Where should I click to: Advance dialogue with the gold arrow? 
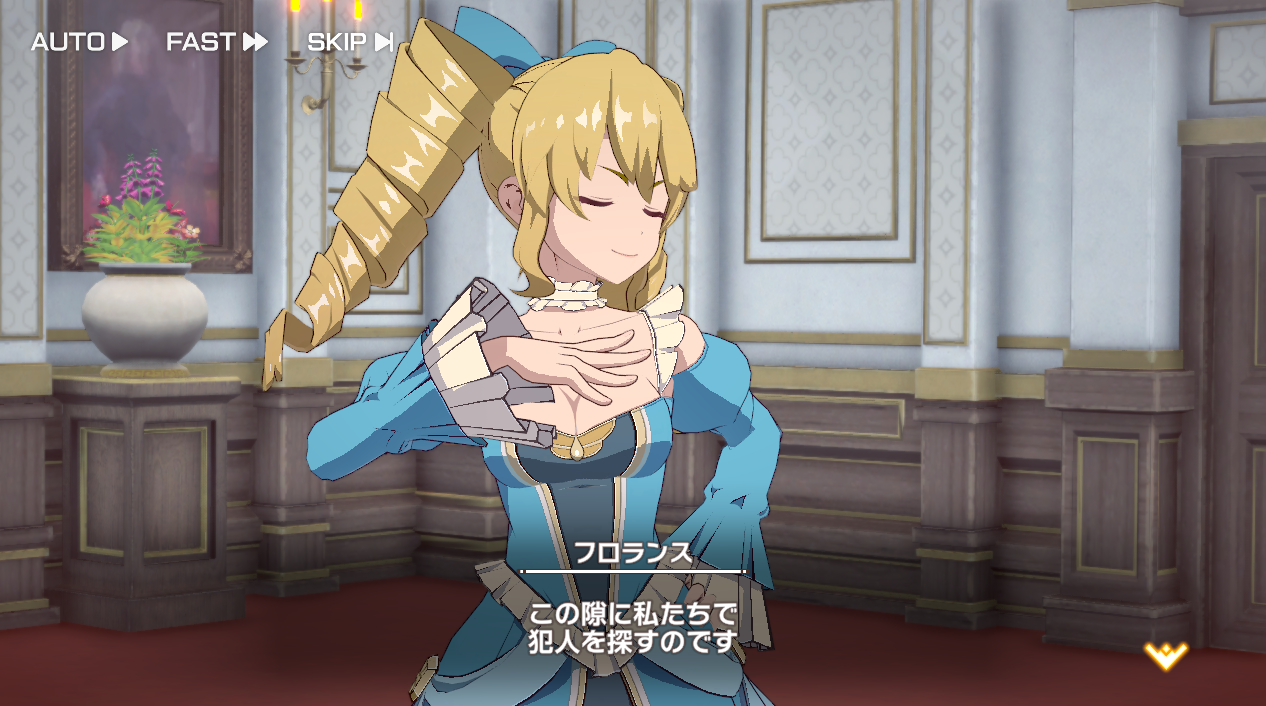point(1166,656)
